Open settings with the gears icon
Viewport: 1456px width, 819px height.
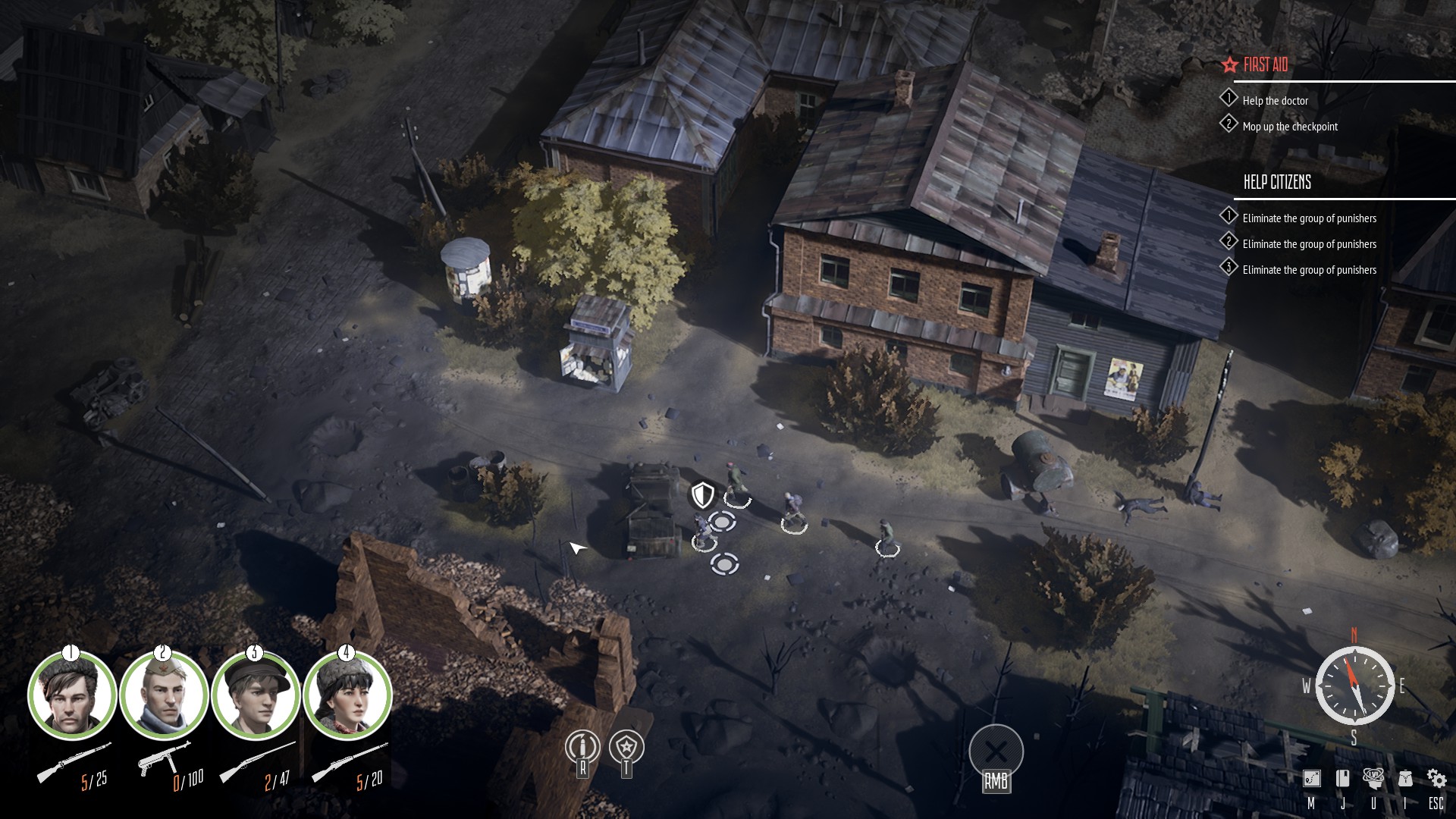[1436, 779]
